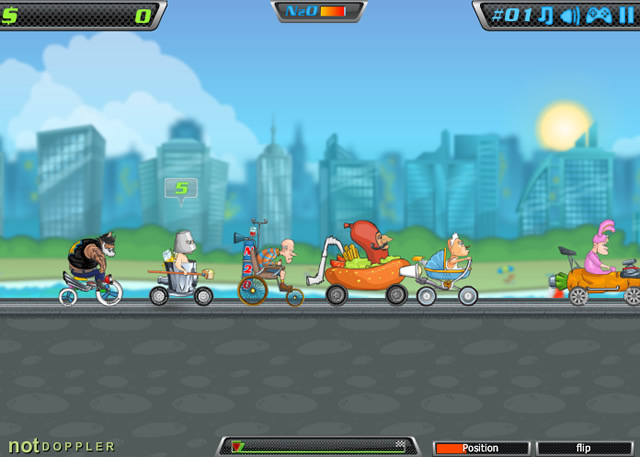This screenshot has height=457, width=640.
Task: Mute the sound with the speaker icon
Action: point(570,15)
